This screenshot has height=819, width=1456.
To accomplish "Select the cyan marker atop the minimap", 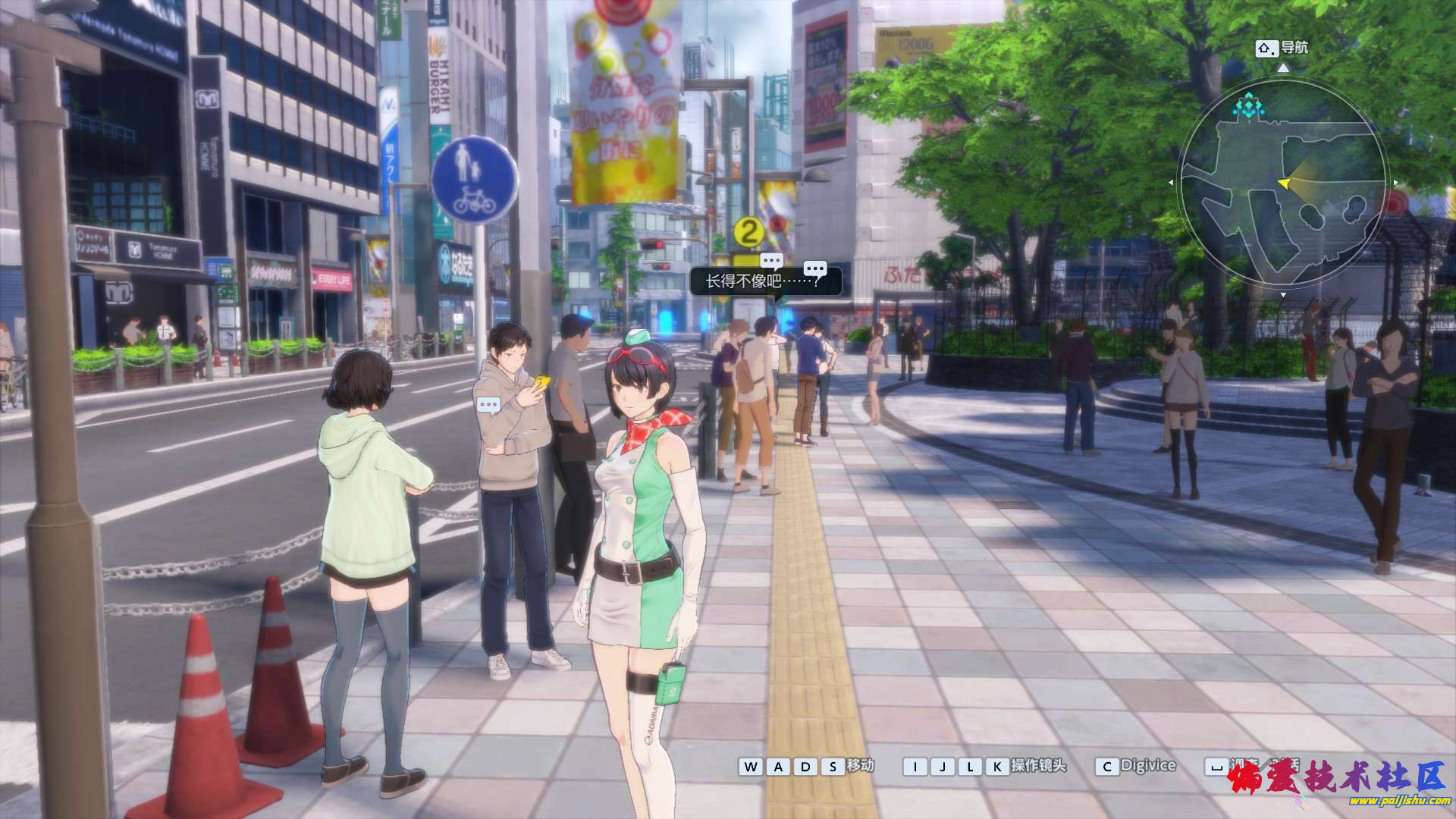I will point(1249,105).
